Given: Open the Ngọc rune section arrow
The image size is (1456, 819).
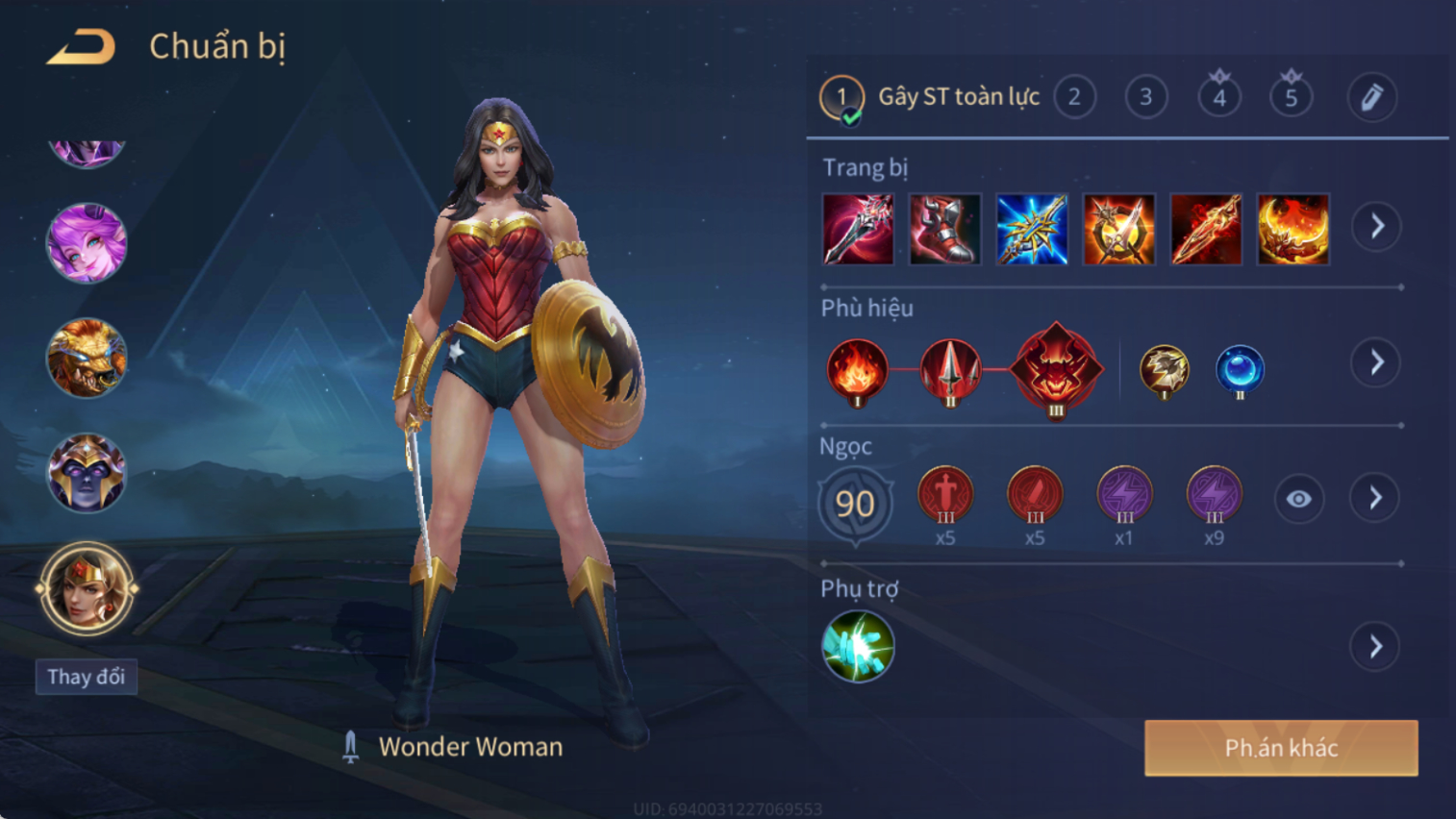Looking at the screenshot, I should click(1375, 498).
